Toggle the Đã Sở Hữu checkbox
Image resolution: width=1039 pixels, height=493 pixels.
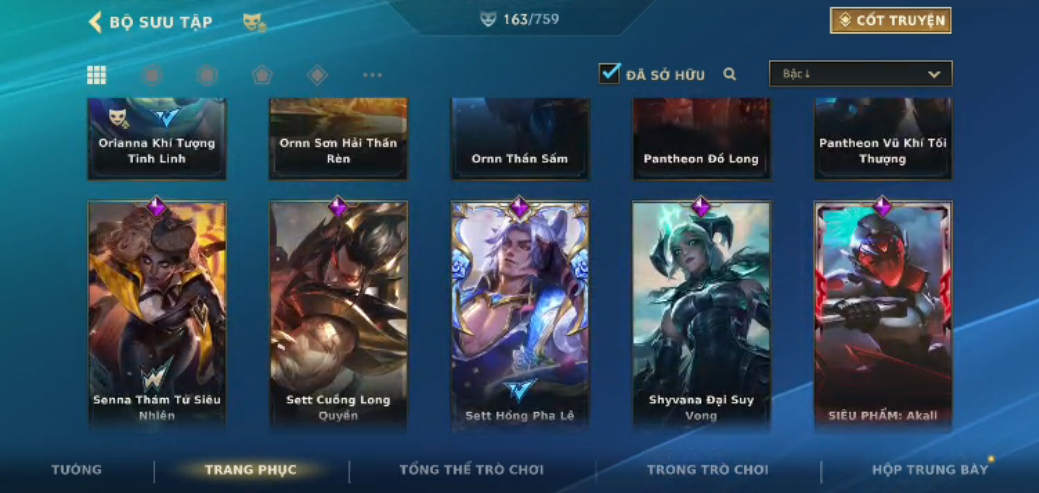[609, 74]
